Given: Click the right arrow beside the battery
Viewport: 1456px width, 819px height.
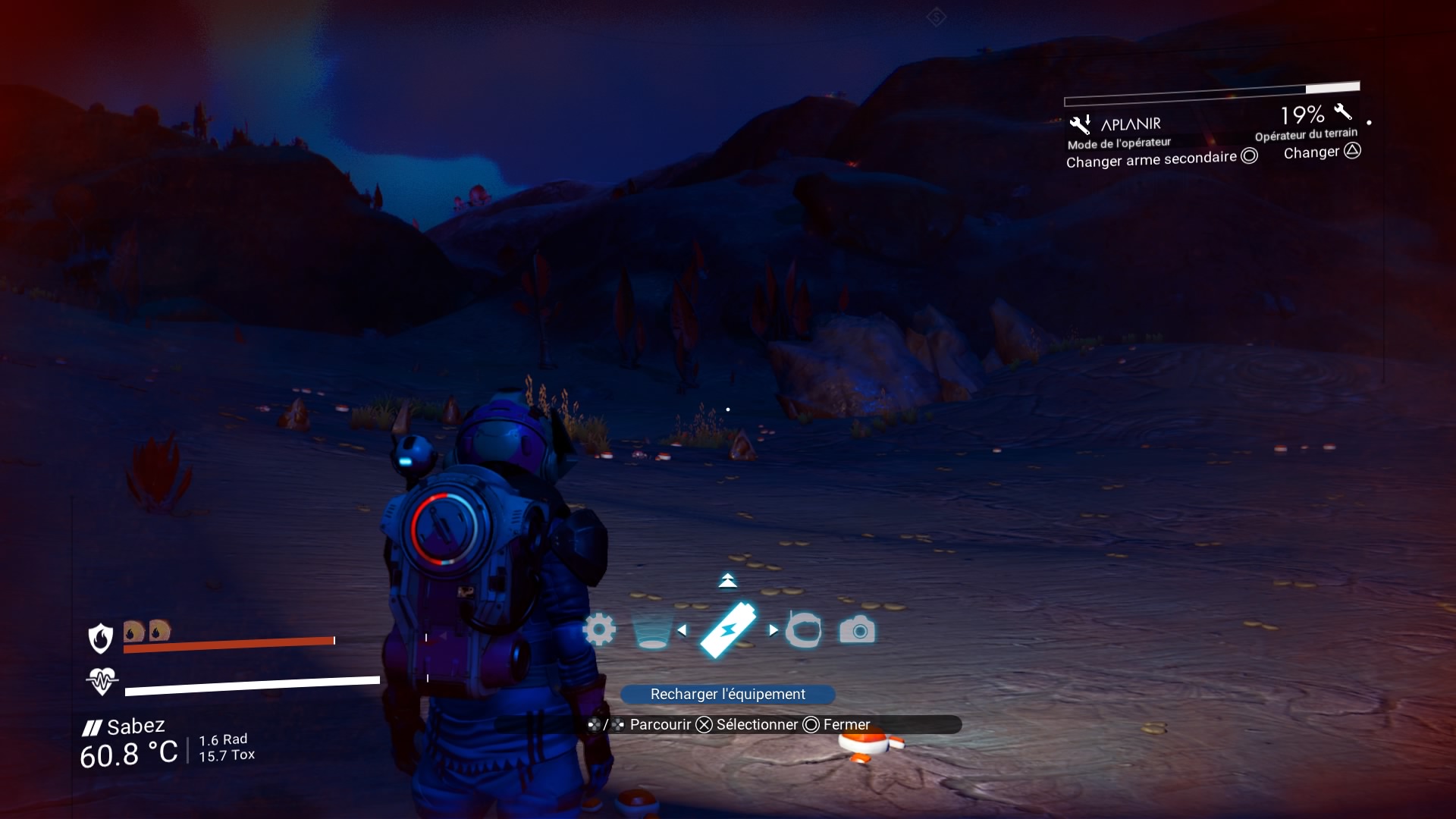Looking at the screenshot, I should coord(773,630).
